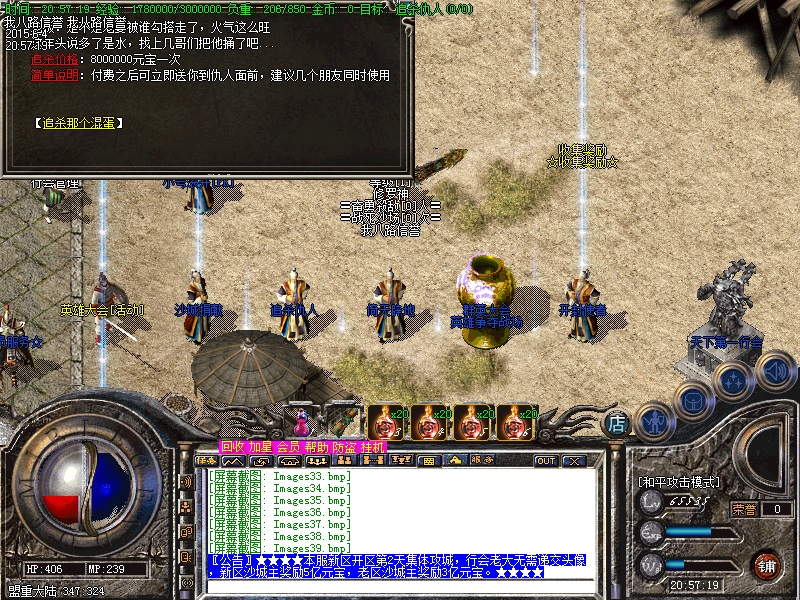The height and width of the screenshot is (600, 800).
Task: Select the 加星 add-star link
Action: (x=260, y=446)
